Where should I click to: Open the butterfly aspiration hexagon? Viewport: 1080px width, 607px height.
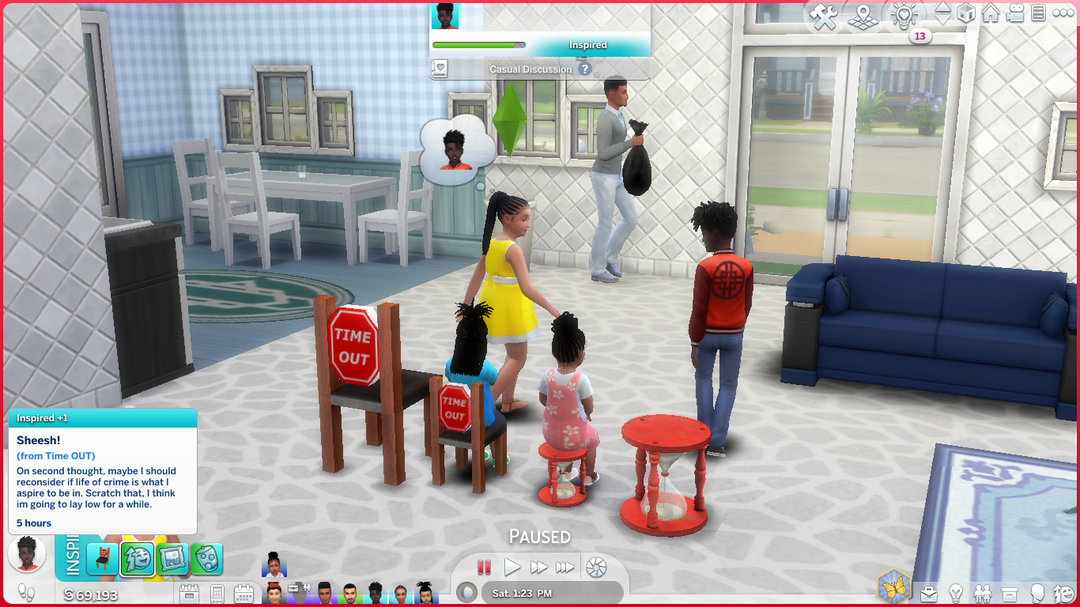point(894,587)
